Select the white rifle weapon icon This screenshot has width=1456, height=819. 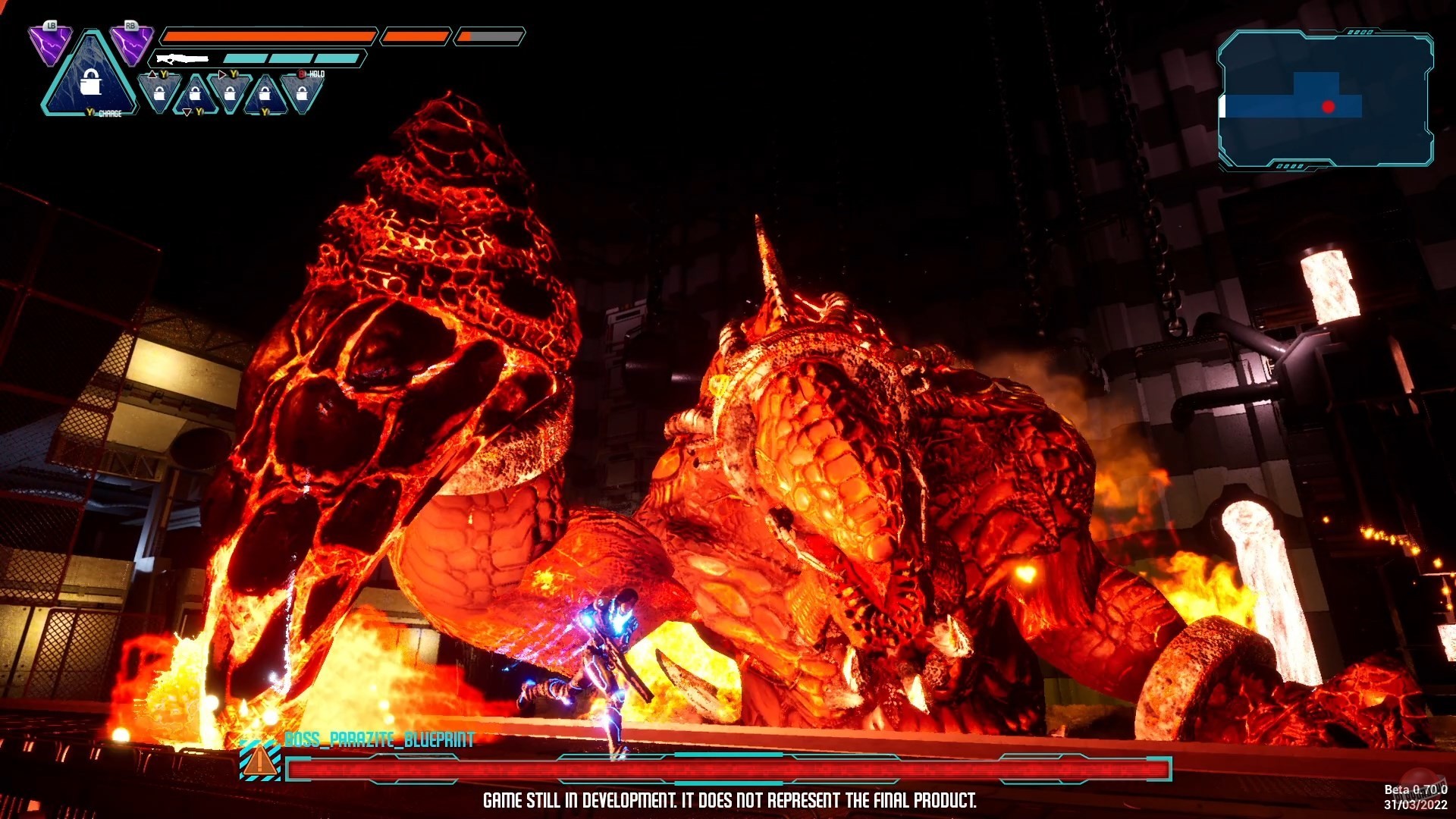pyautogui.click(x=182, y=58)
